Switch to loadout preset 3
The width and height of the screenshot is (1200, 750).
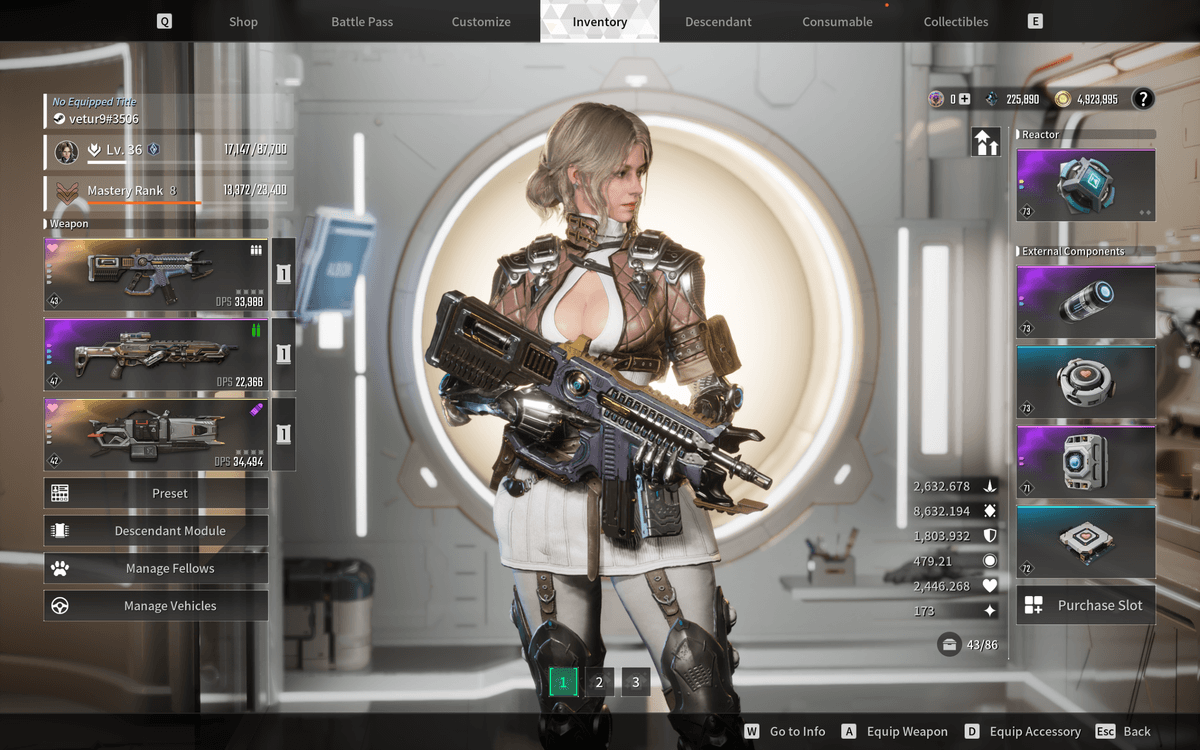tap(635, 682)
